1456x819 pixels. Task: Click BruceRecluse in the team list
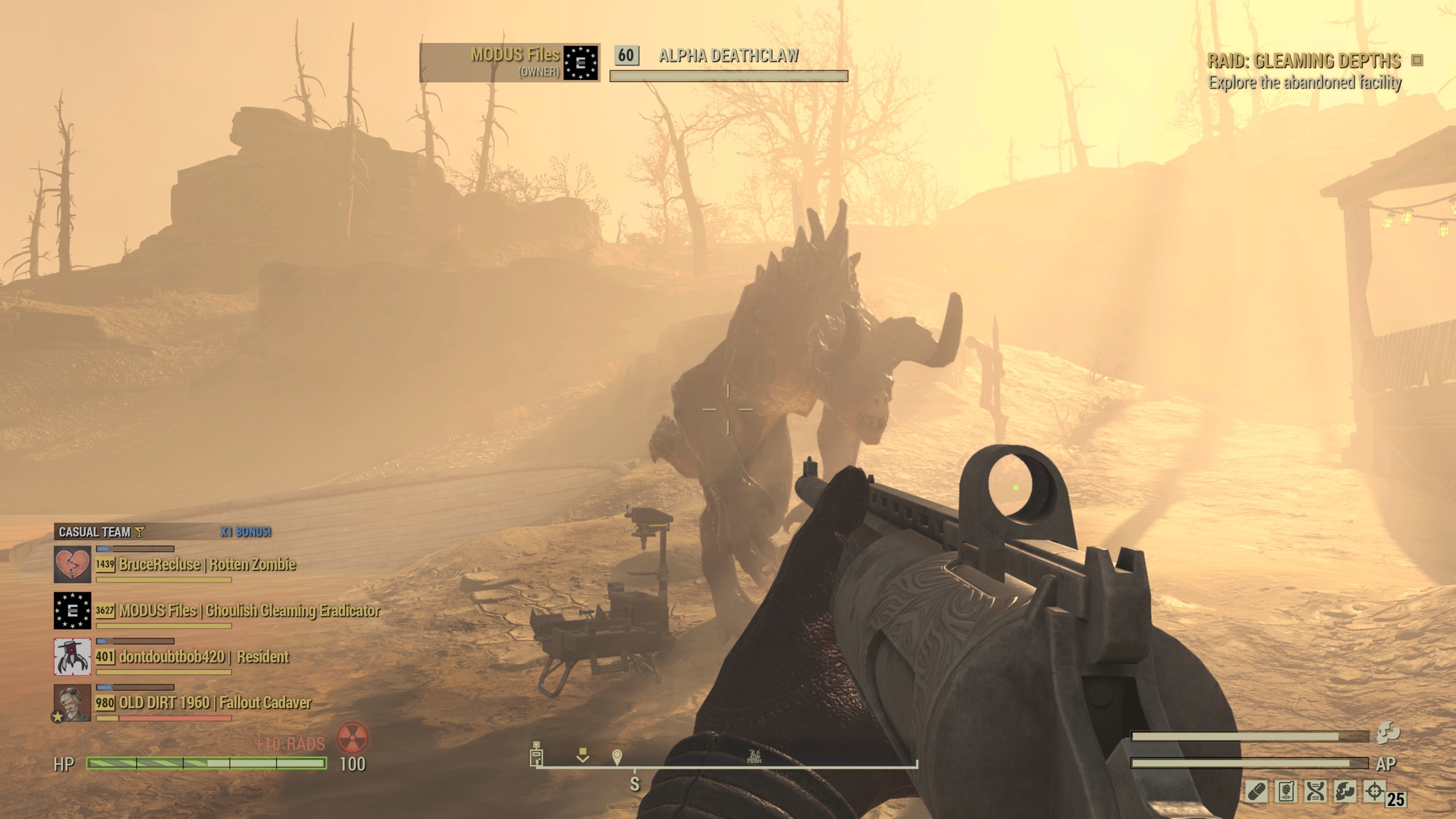pos(207,565)
